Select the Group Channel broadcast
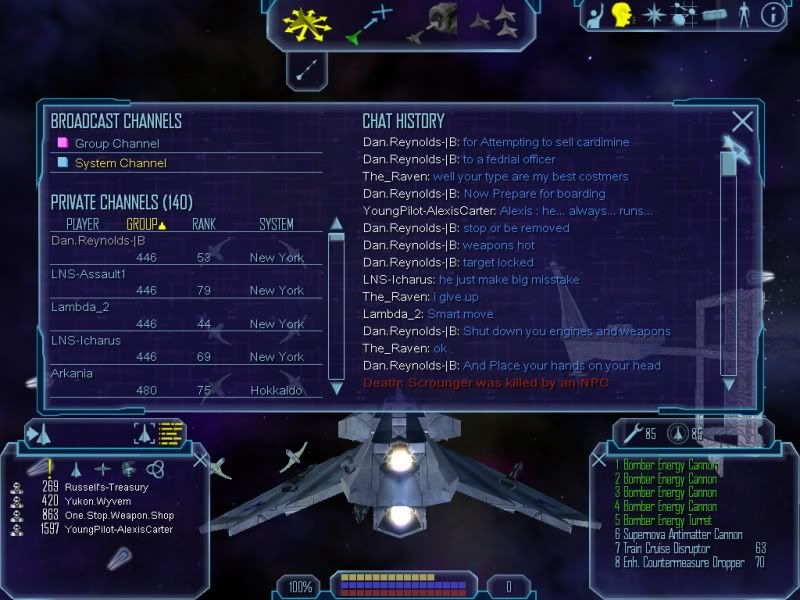This screenshot has height=600, width=800. point(116,144)
